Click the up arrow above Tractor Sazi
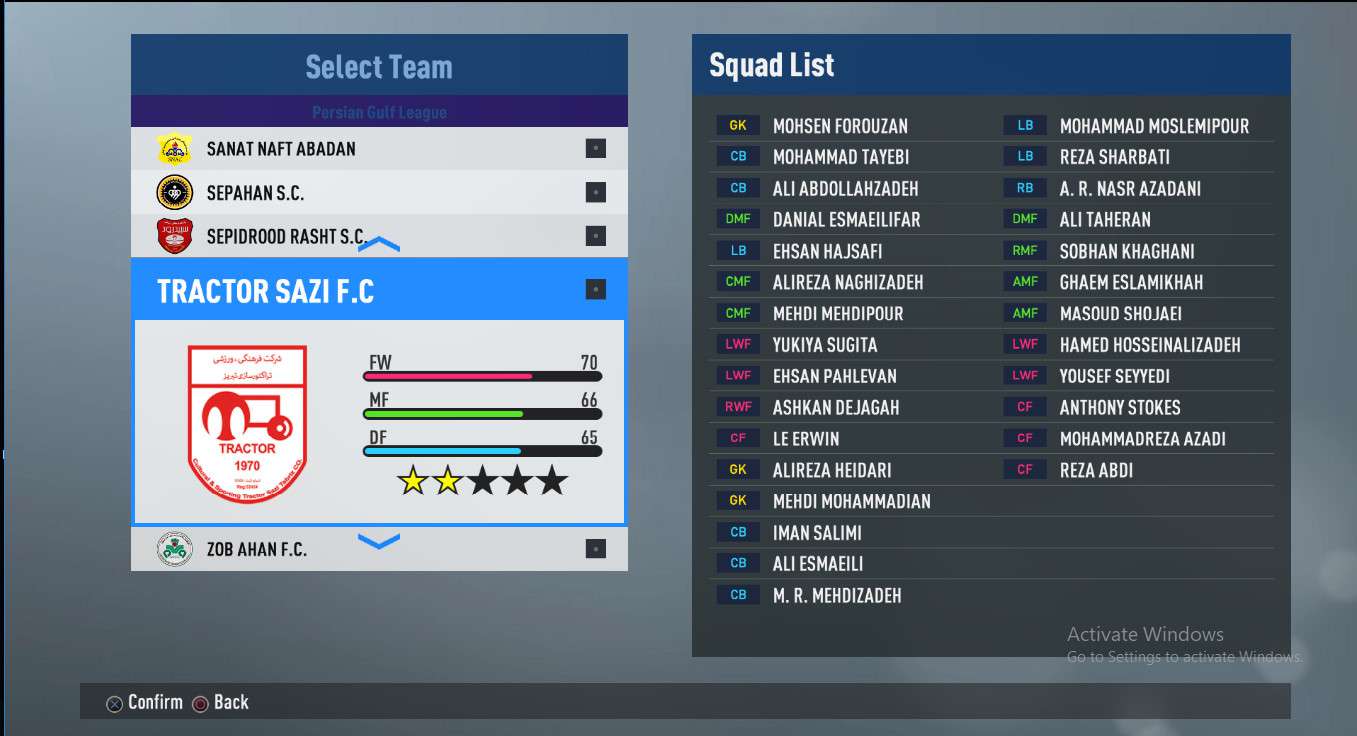Image resolution: width=1357 pixels, height=736 pixels. (x=379, y=245)
